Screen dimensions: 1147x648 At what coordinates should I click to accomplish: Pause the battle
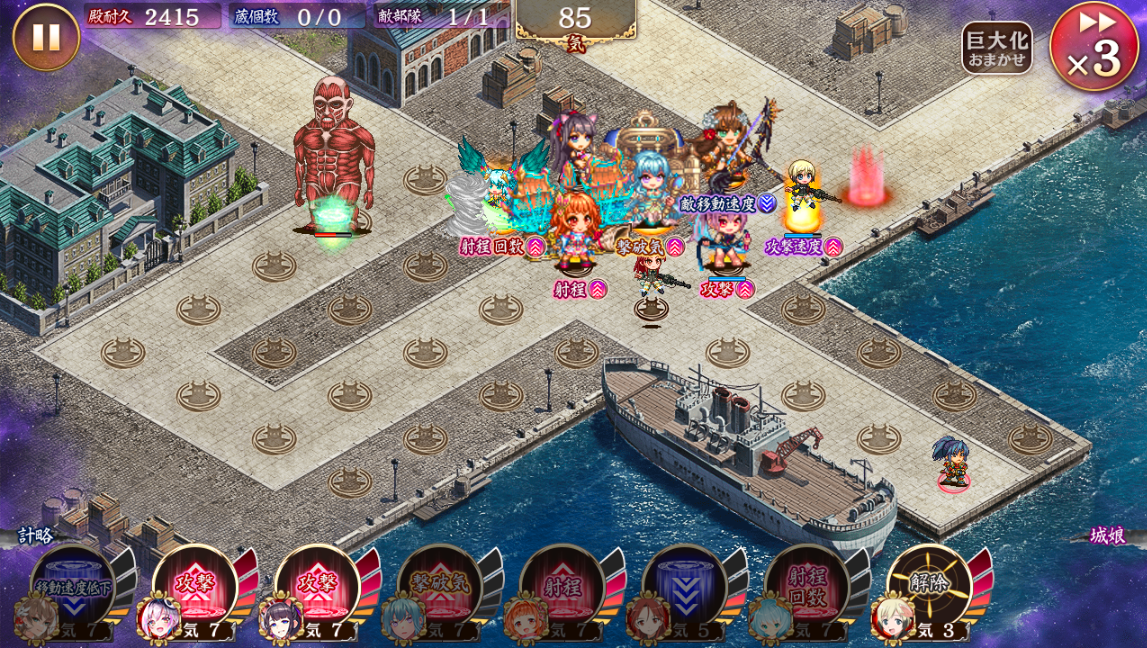(x=45, y=37)
